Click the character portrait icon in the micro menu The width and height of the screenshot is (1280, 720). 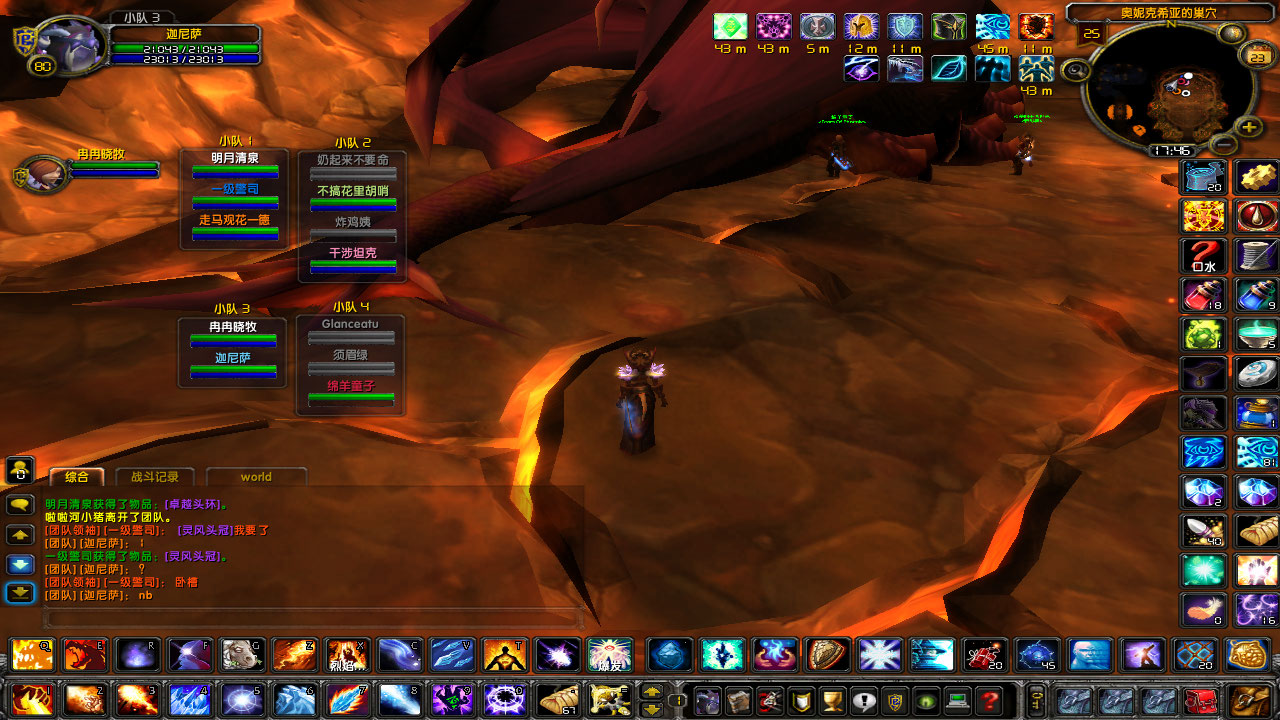709,700
